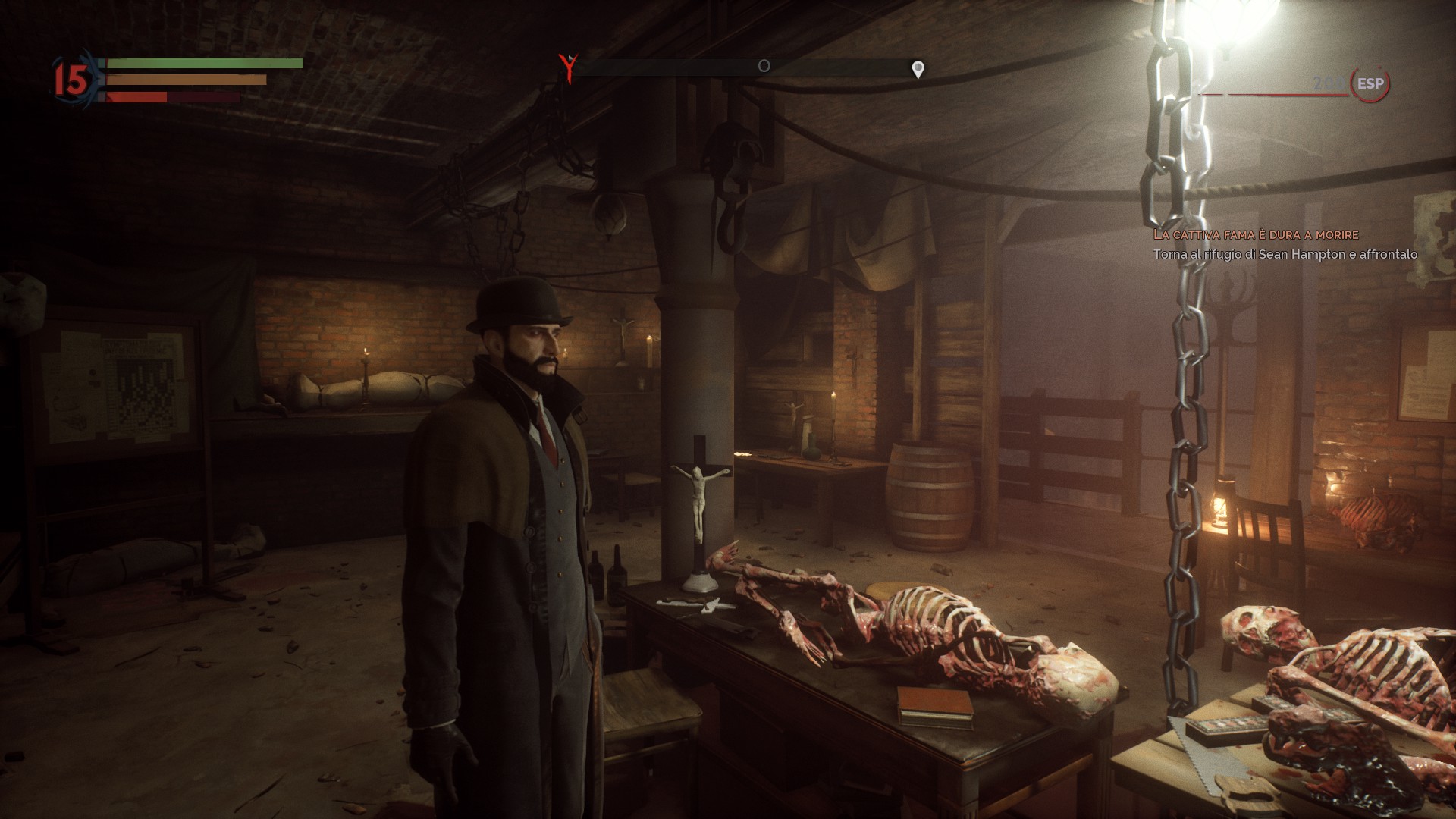
Task: Select the white waypoint pin on compass
Action: [918, 70]
